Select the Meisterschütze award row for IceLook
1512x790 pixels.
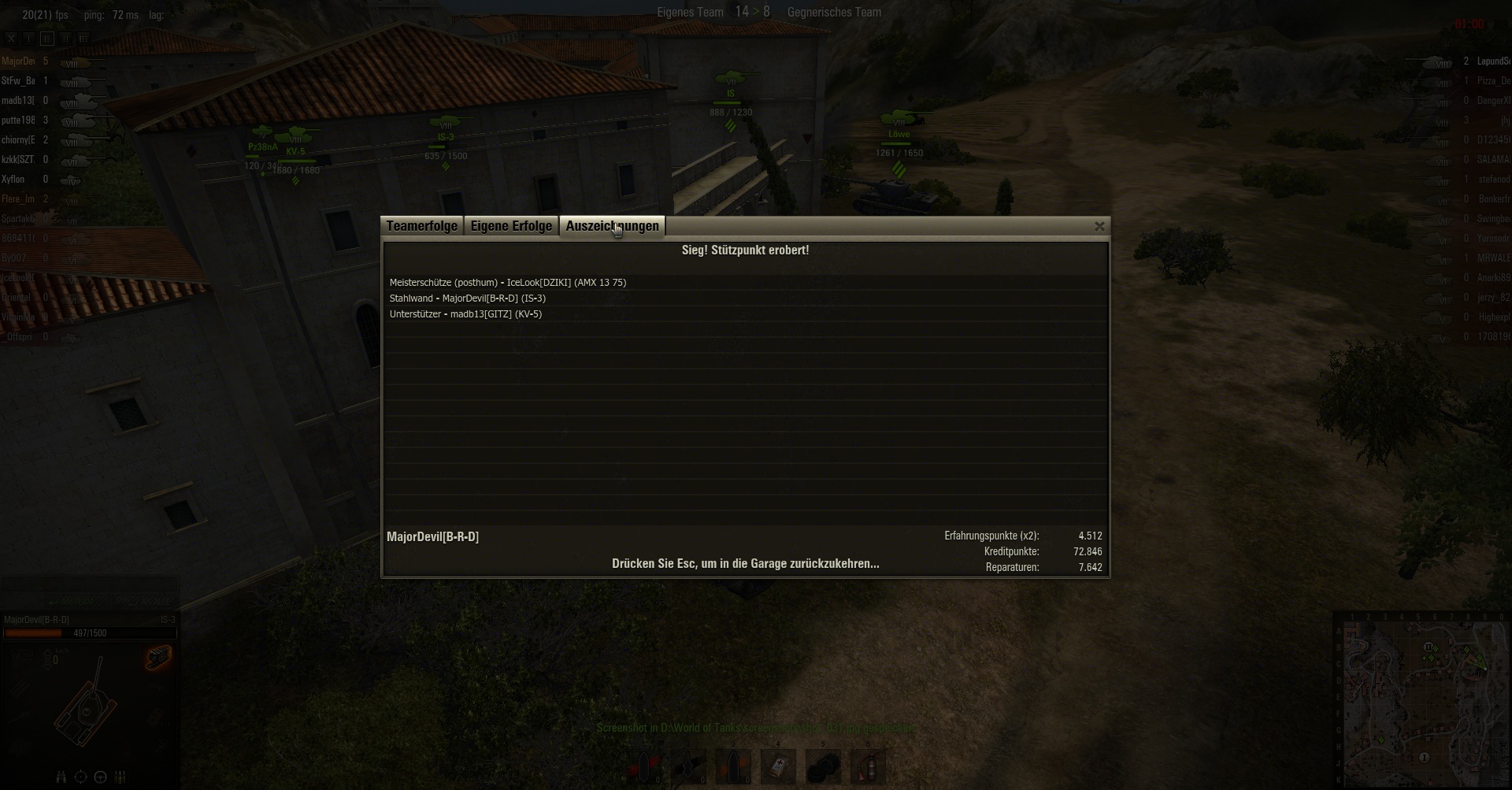click(508, 283)
